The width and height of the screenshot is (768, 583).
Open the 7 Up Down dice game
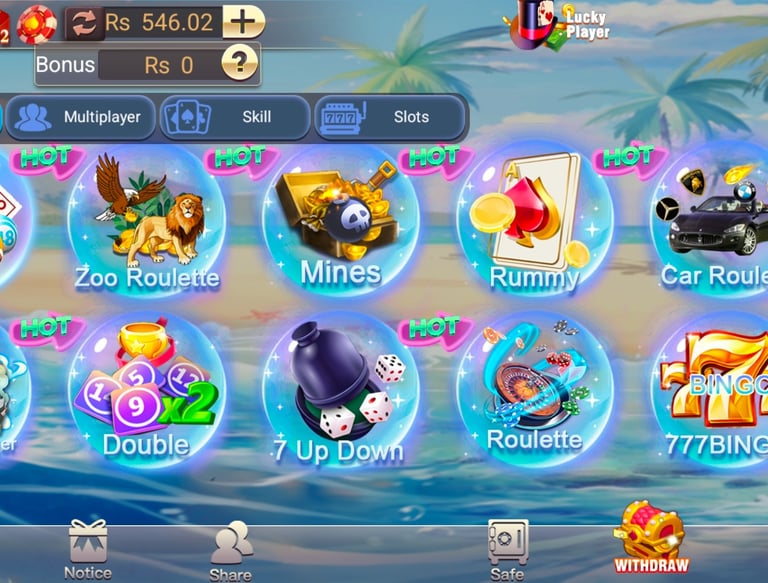click(340, 392)
